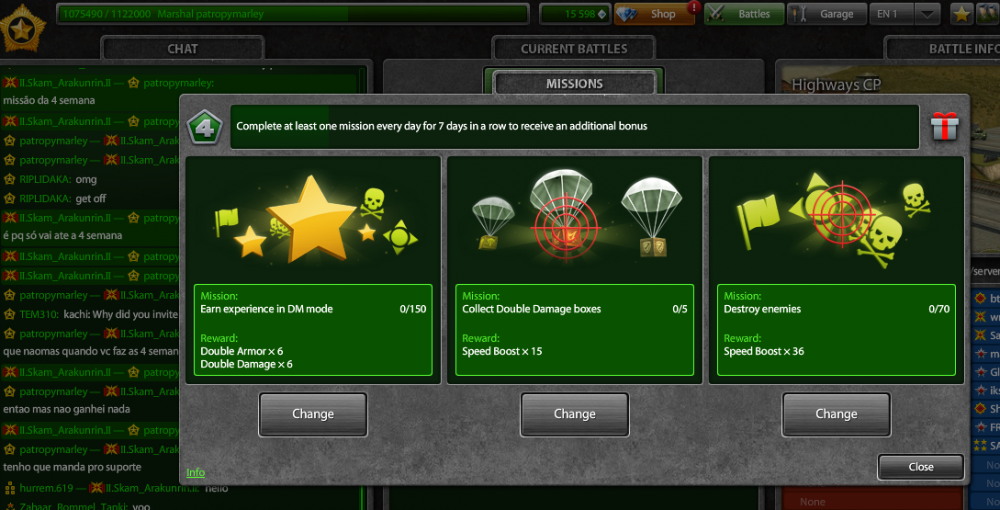The height and width of the screenshot is (510, 1000).
Task: Click the Marshal rank emblem
Action: click(x=21, y=28)
